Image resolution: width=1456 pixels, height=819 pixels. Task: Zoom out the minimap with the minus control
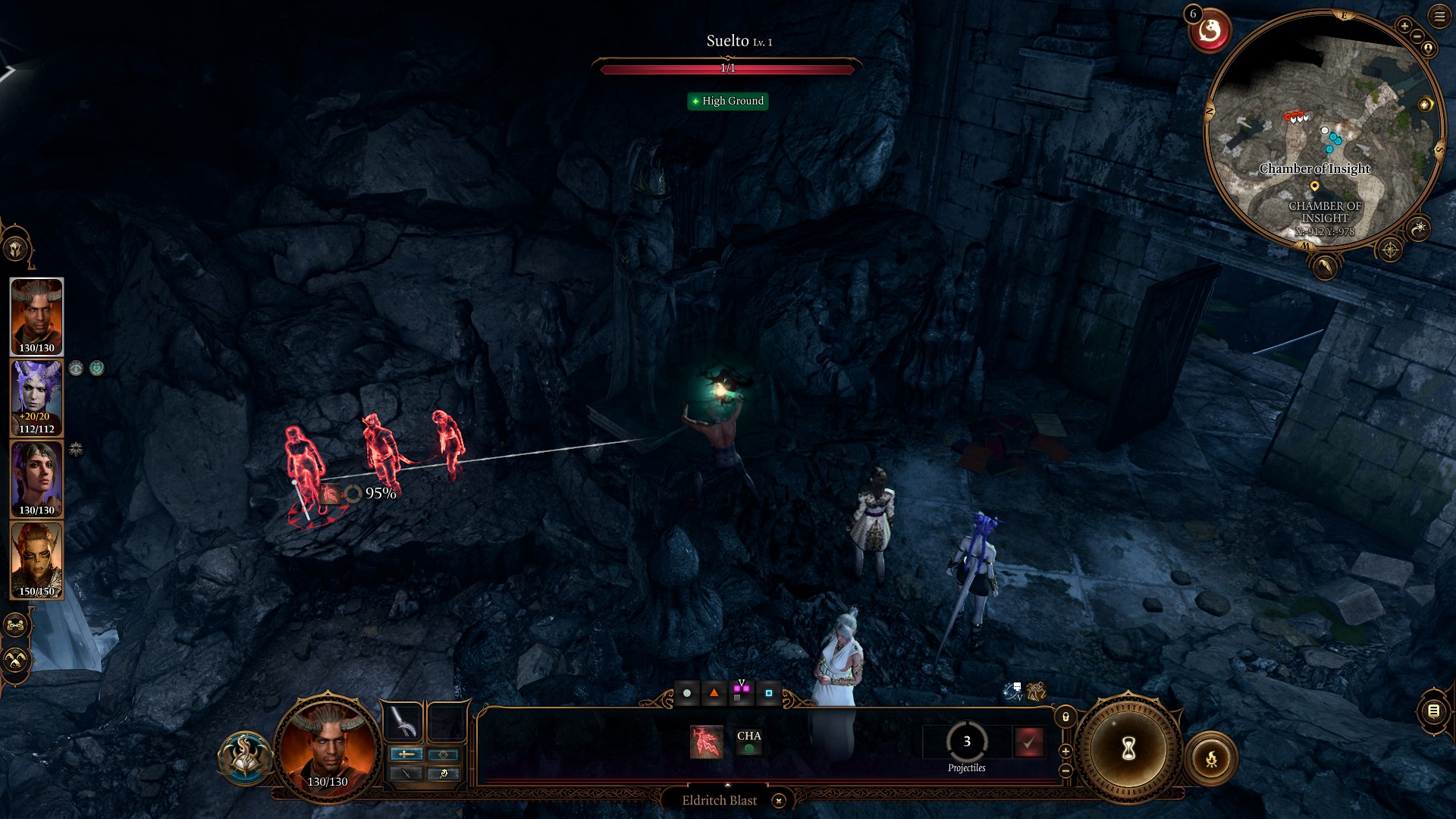[x=1417, y=36]
